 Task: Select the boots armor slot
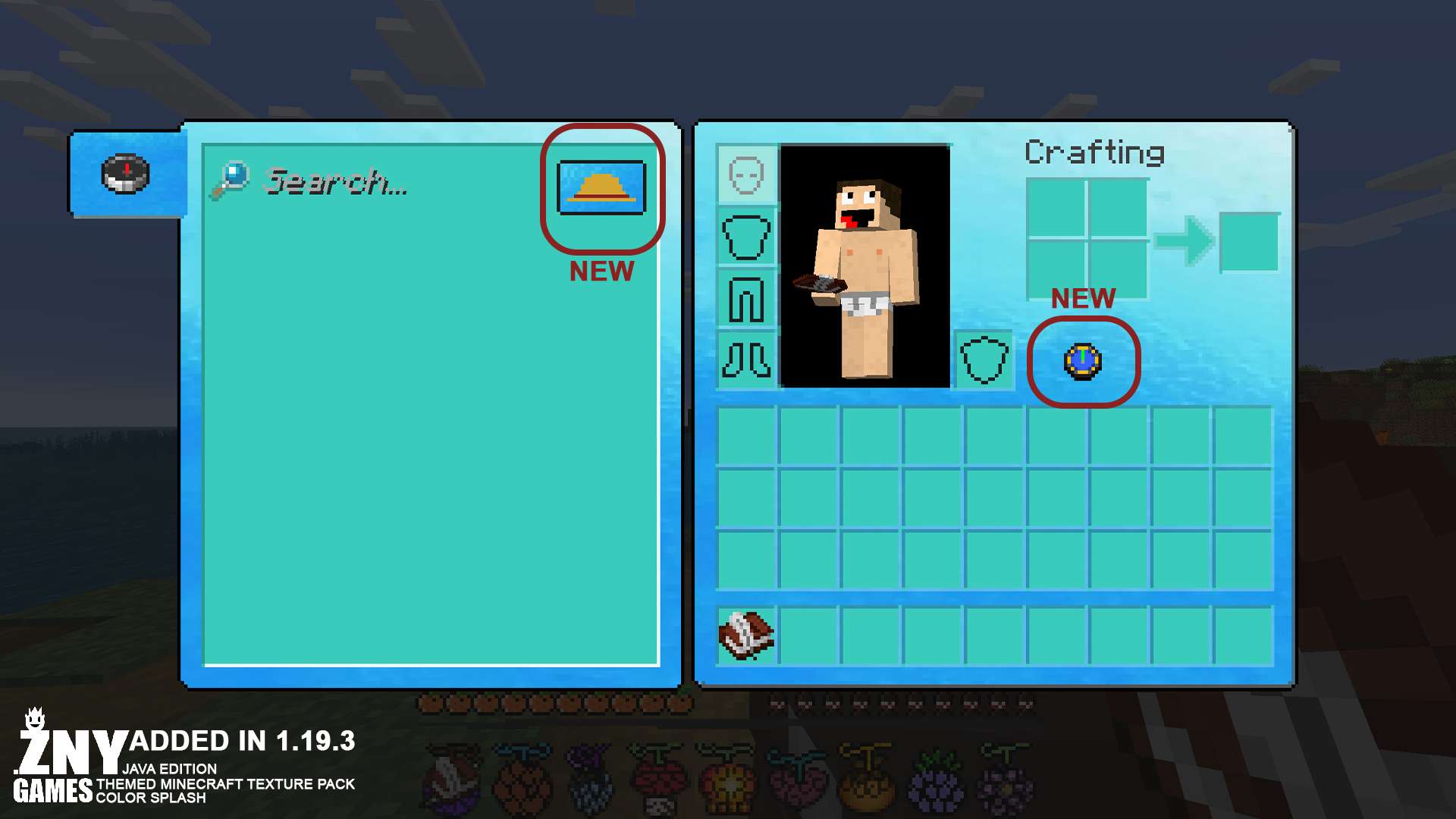click(746, 360)
